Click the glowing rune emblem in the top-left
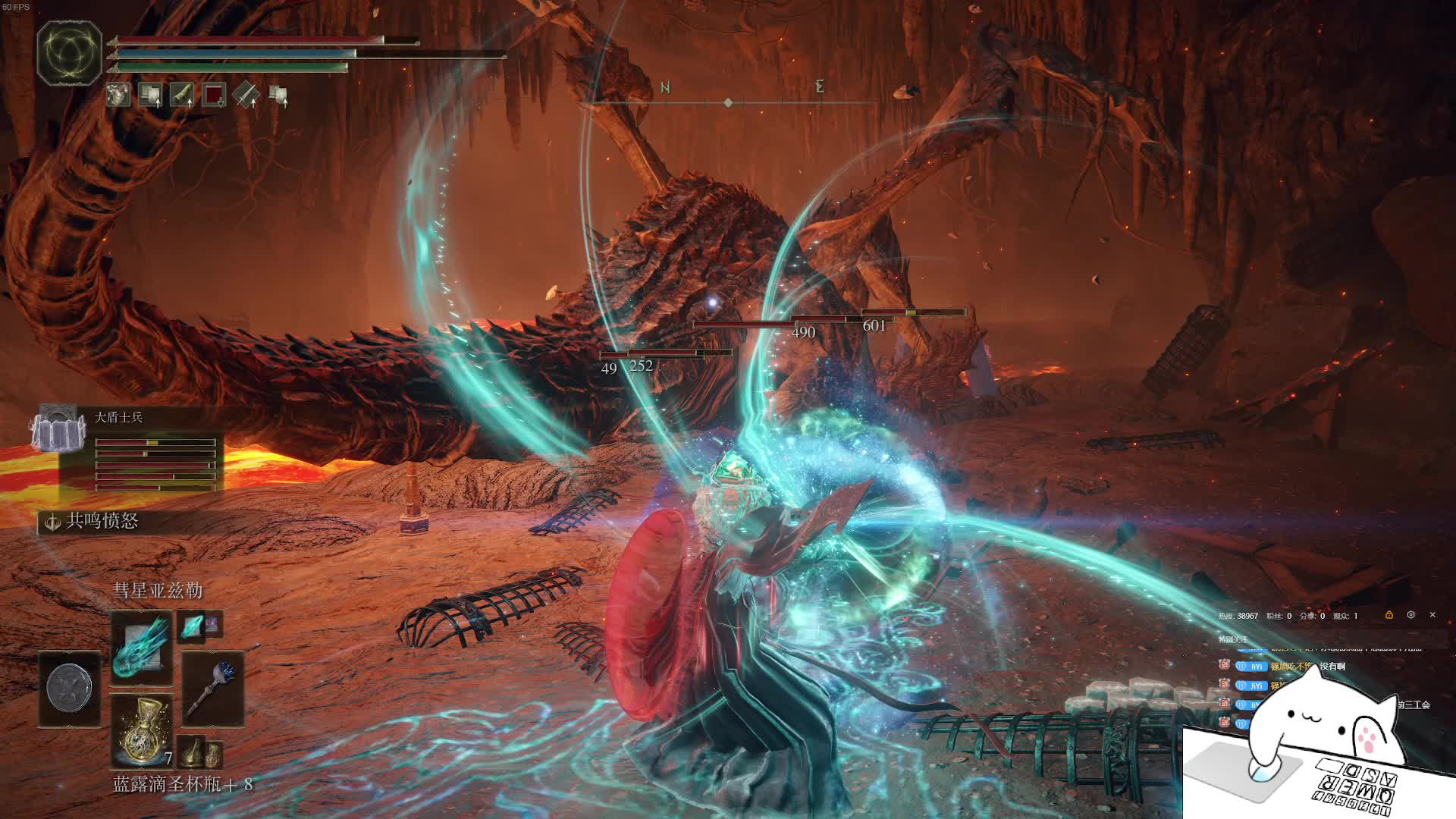1456x819 pixels. 70,52
